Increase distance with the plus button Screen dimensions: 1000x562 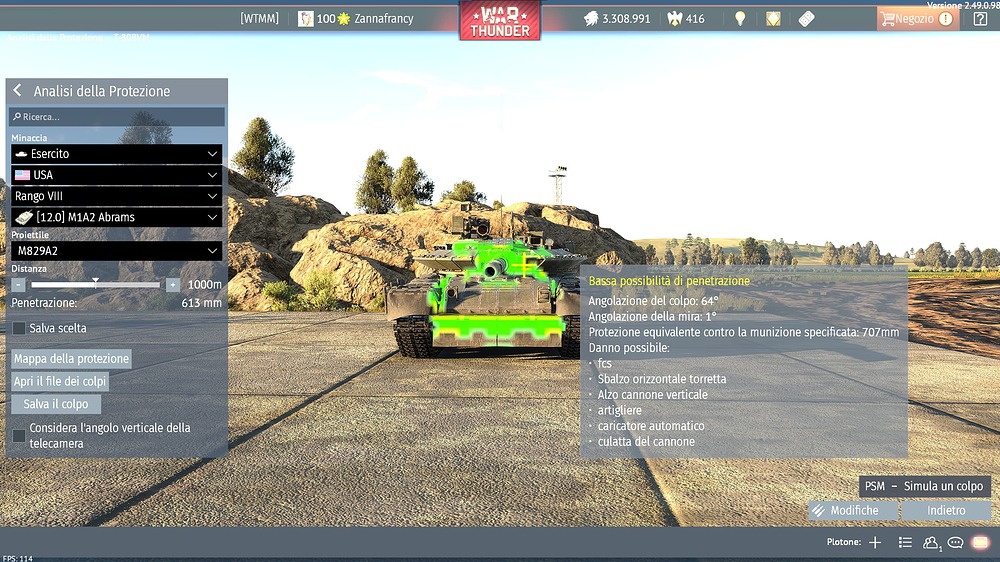coord(173,285)
